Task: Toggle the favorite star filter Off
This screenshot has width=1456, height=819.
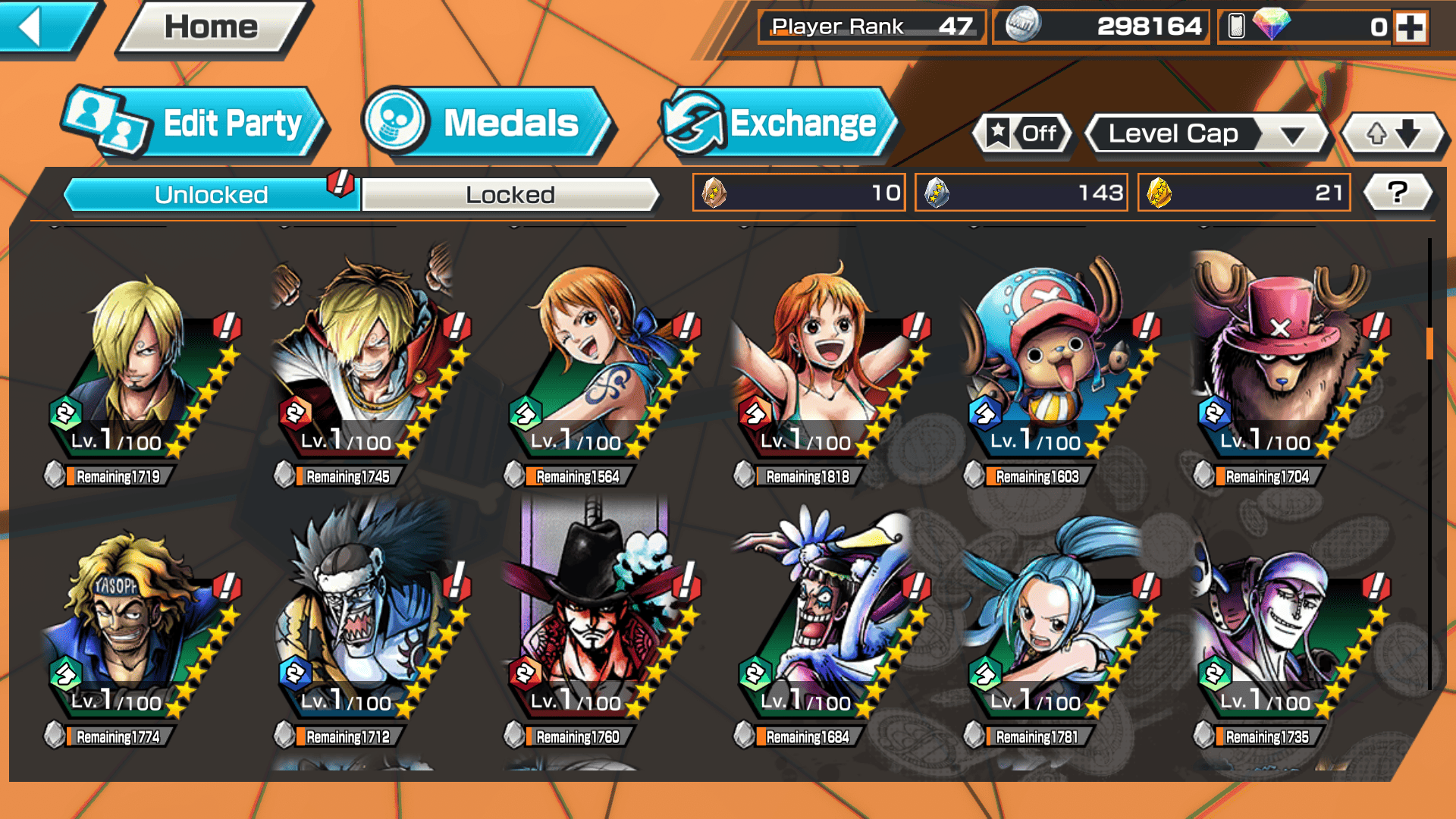Action: click(1023, 134)
